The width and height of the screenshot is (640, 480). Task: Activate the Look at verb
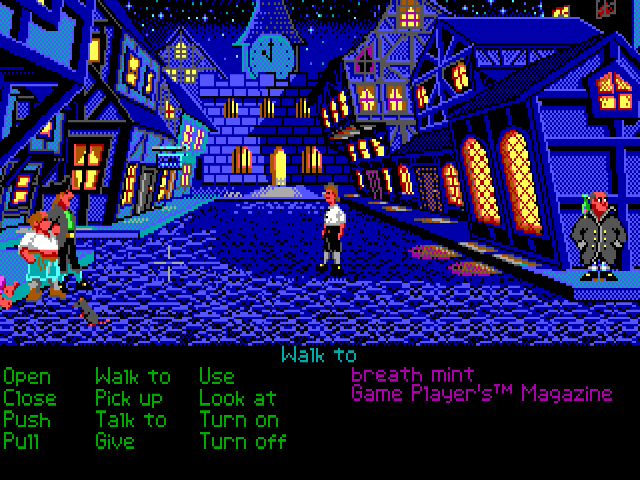[238, 398]
